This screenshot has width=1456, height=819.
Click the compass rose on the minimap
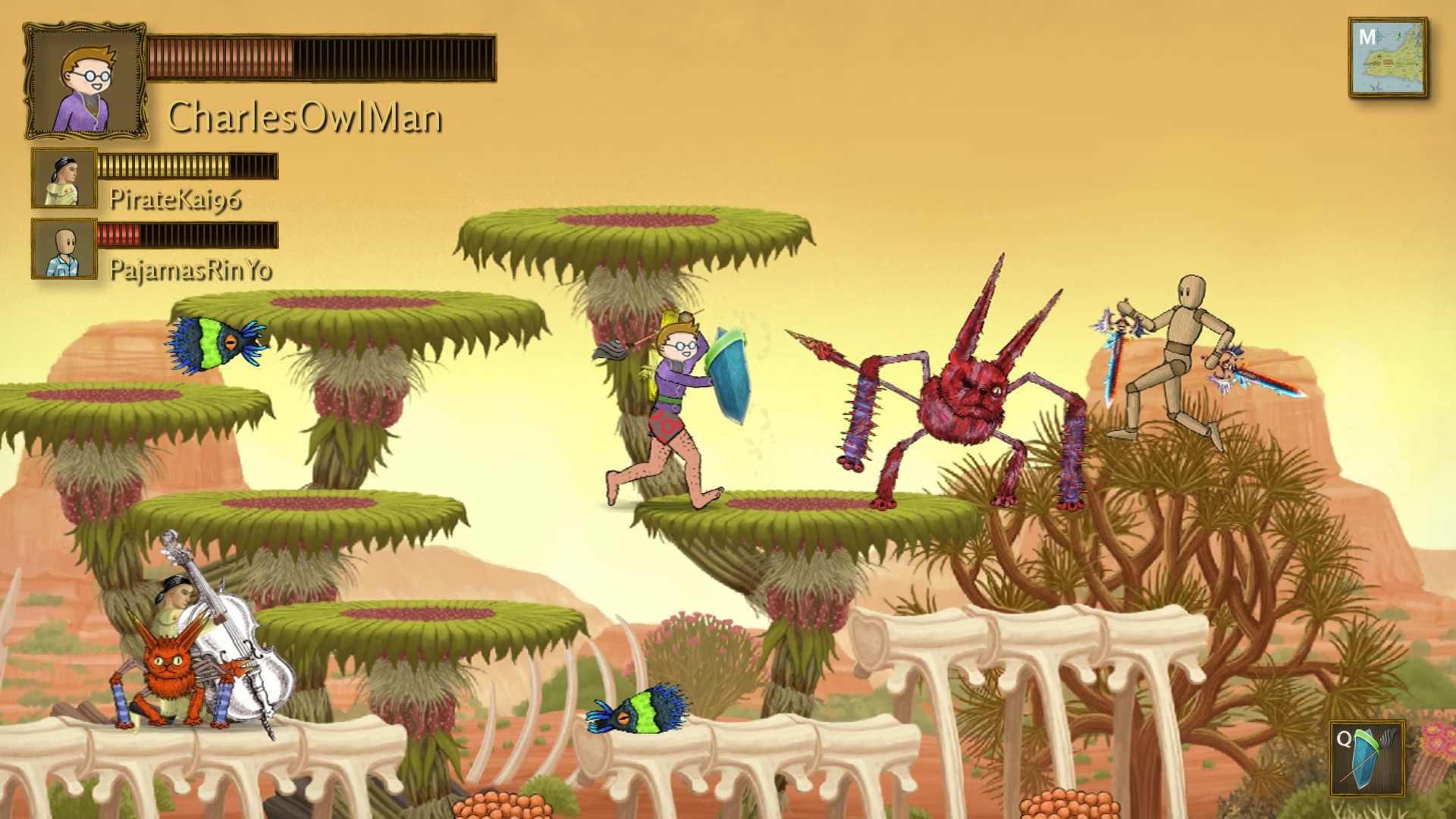click(1378, 36)
